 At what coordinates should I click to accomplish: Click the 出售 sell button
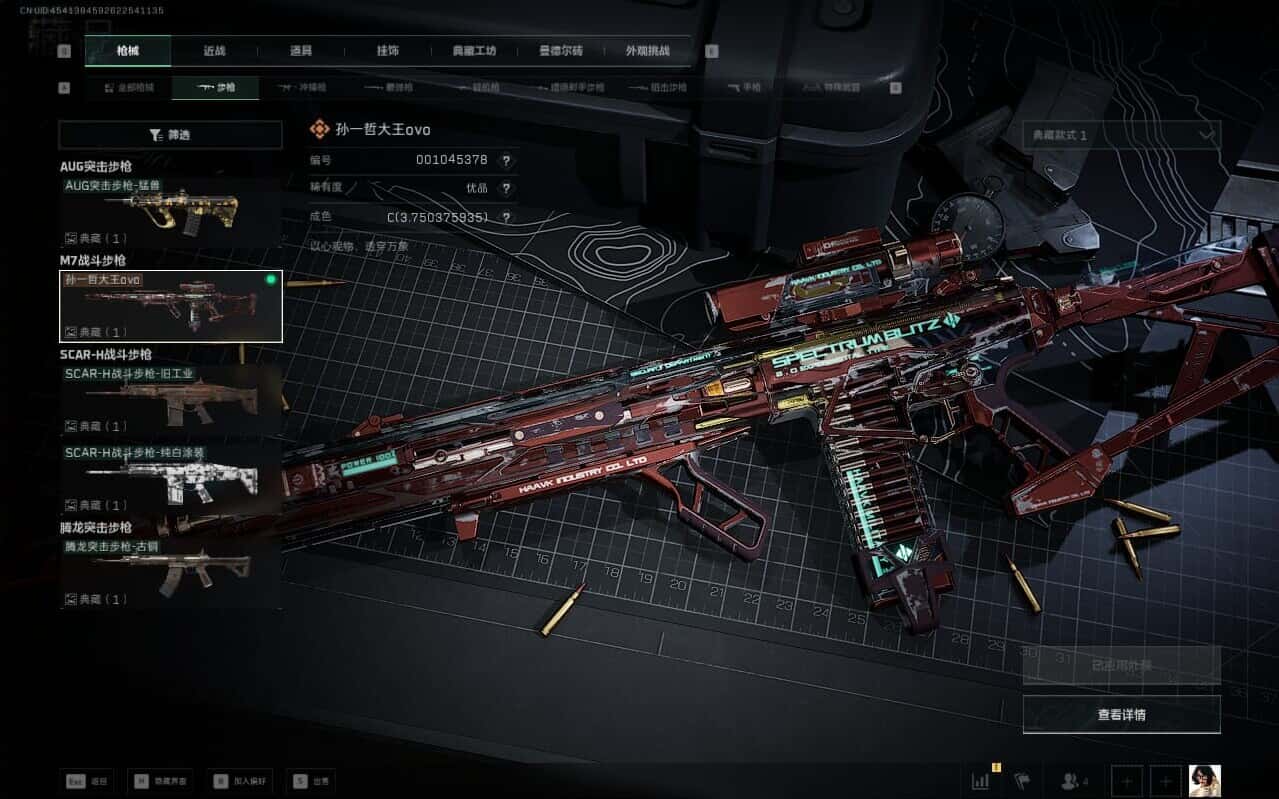click(x=310, y=781)
